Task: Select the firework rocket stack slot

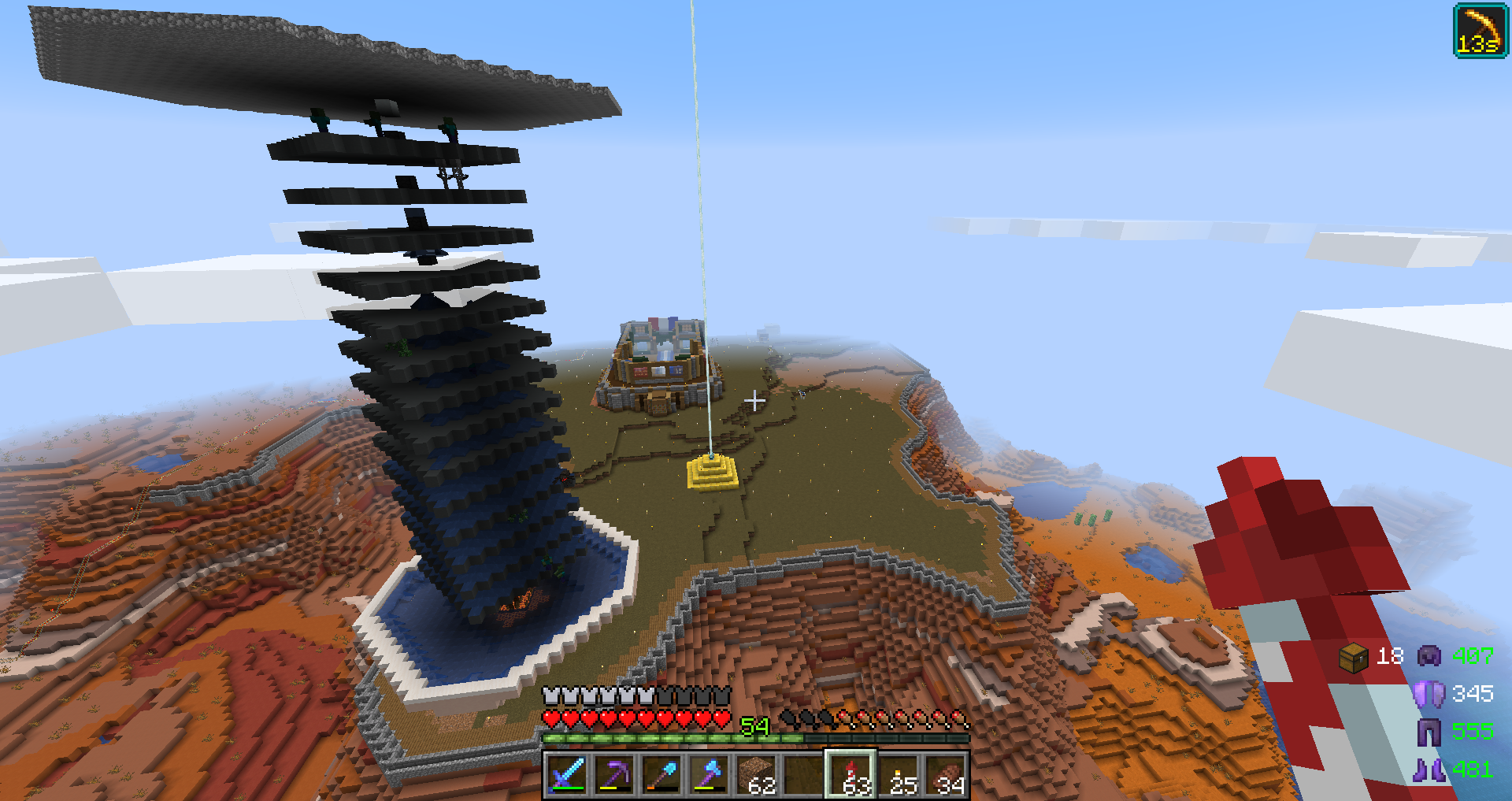Action: [x=851, y=774]
